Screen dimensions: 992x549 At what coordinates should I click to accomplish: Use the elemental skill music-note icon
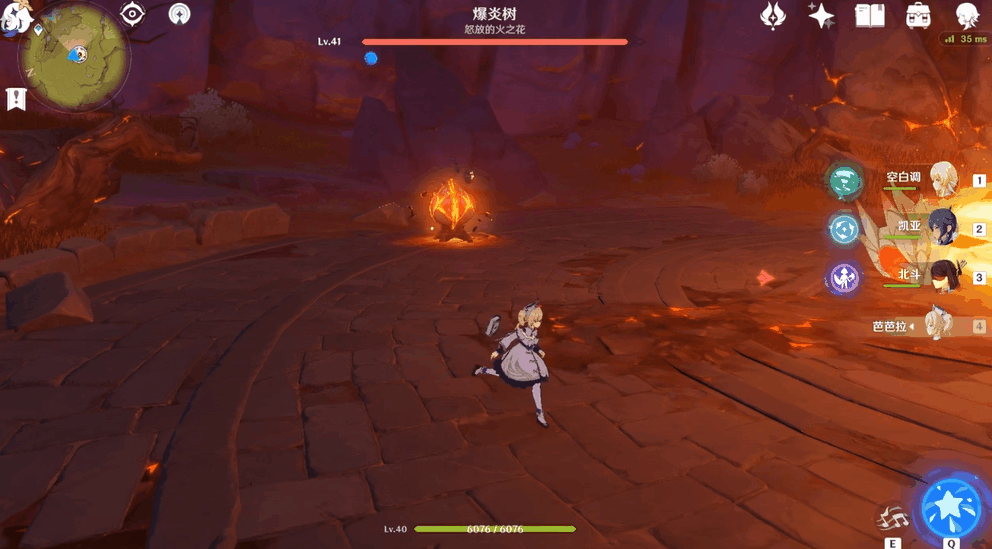coord(891,519)
